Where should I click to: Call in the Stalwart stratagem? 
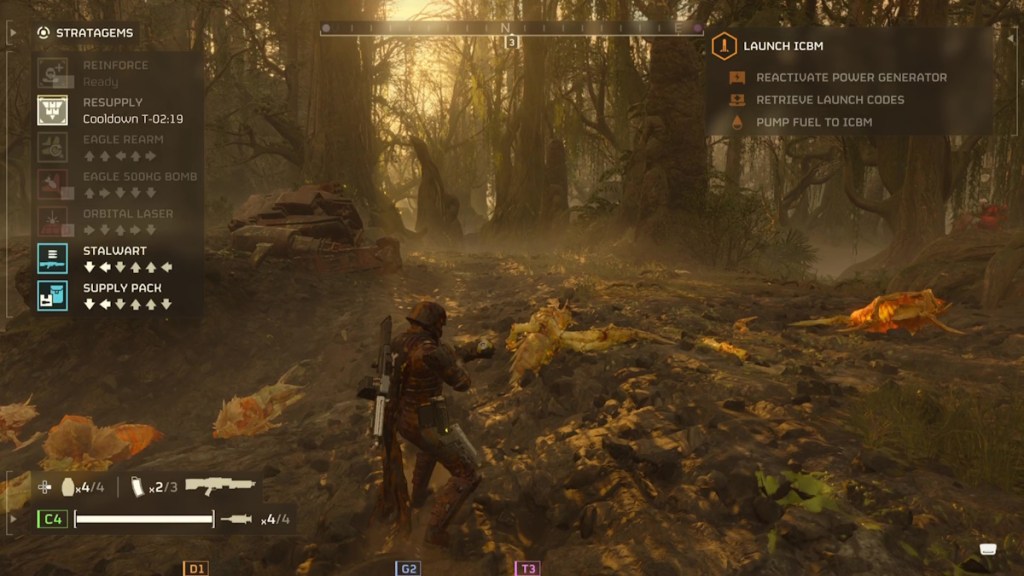click(x=53, y=258)
